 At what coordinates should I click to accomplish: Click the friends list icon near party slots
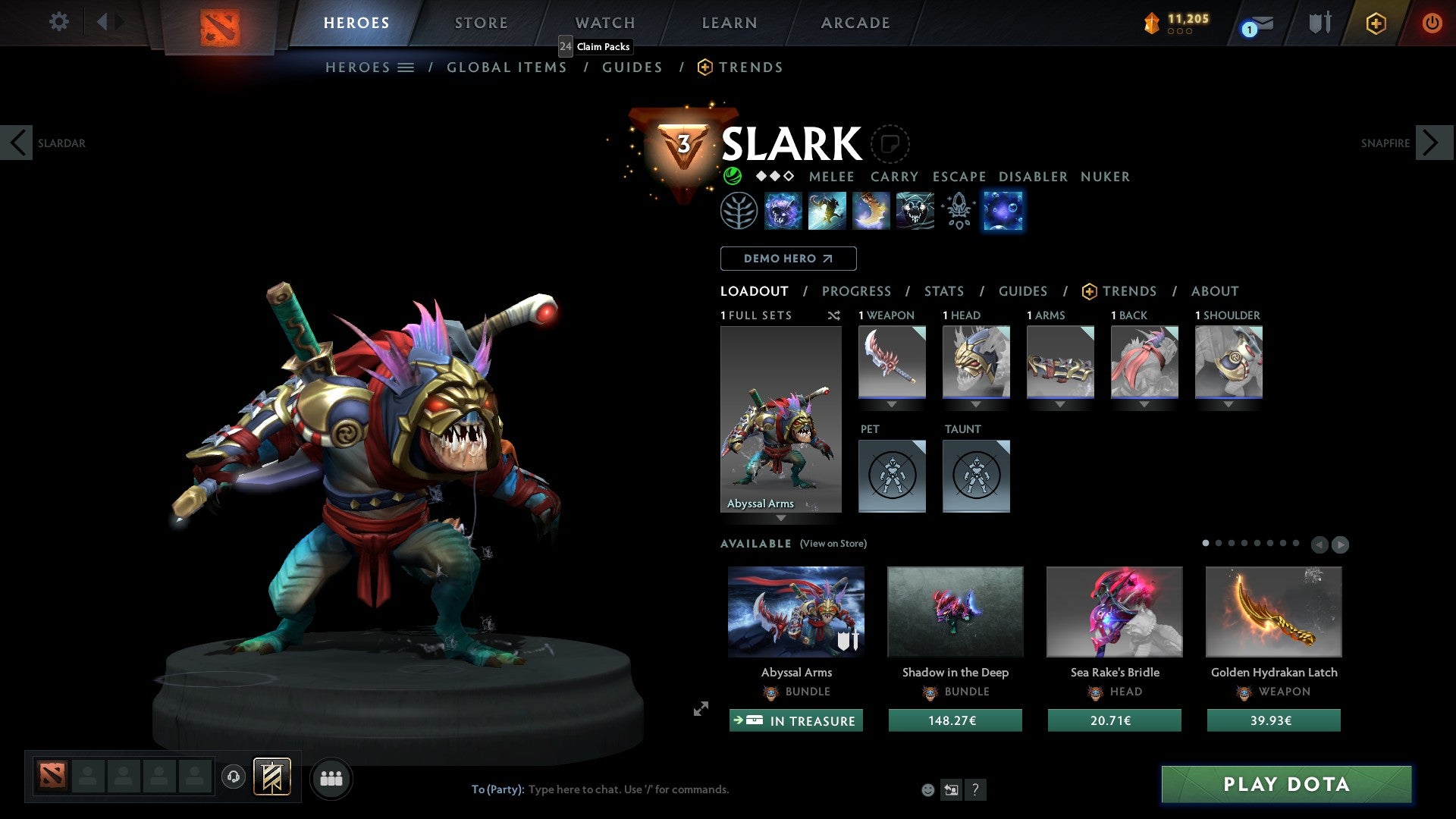(331, 778)
